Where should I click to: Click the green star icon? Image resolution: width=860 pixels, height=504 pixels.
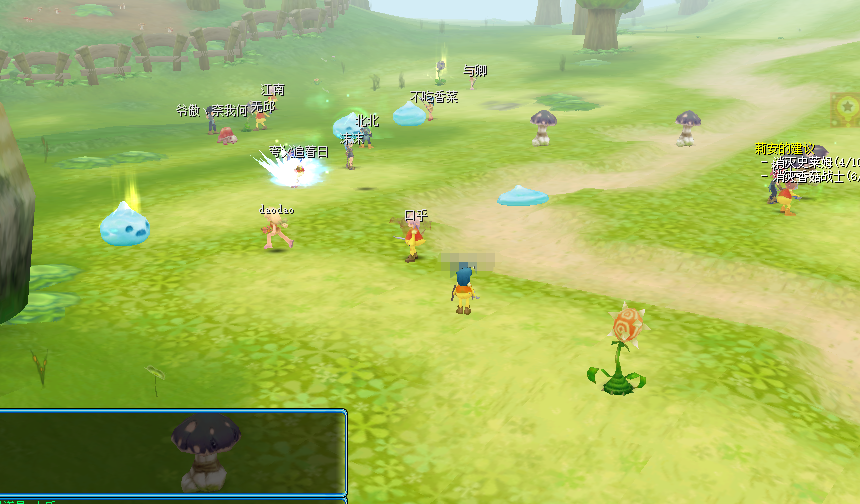tap(847, 106)
